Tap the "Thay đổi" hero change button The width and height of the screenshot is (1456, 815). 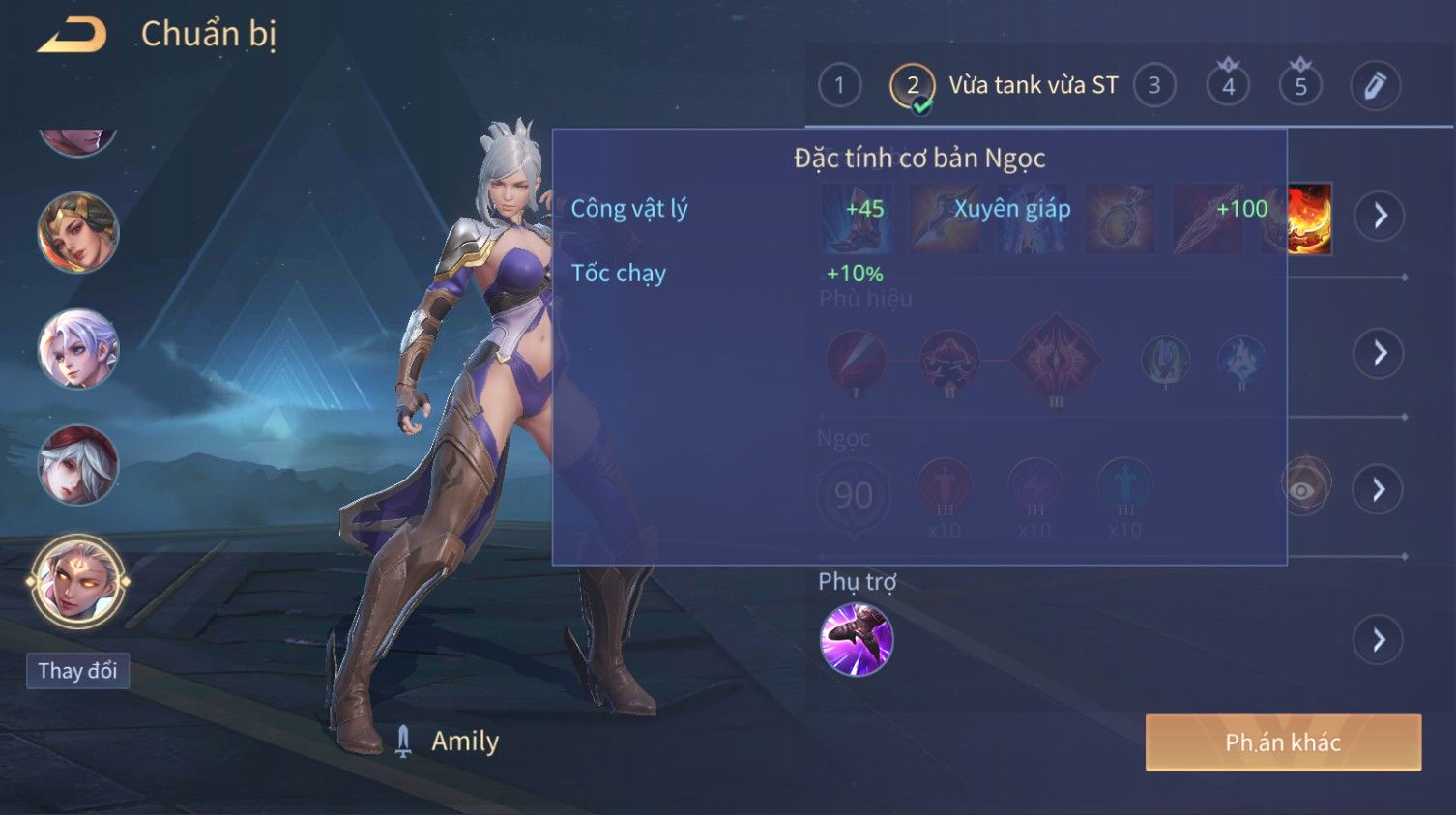pos(77,671)
